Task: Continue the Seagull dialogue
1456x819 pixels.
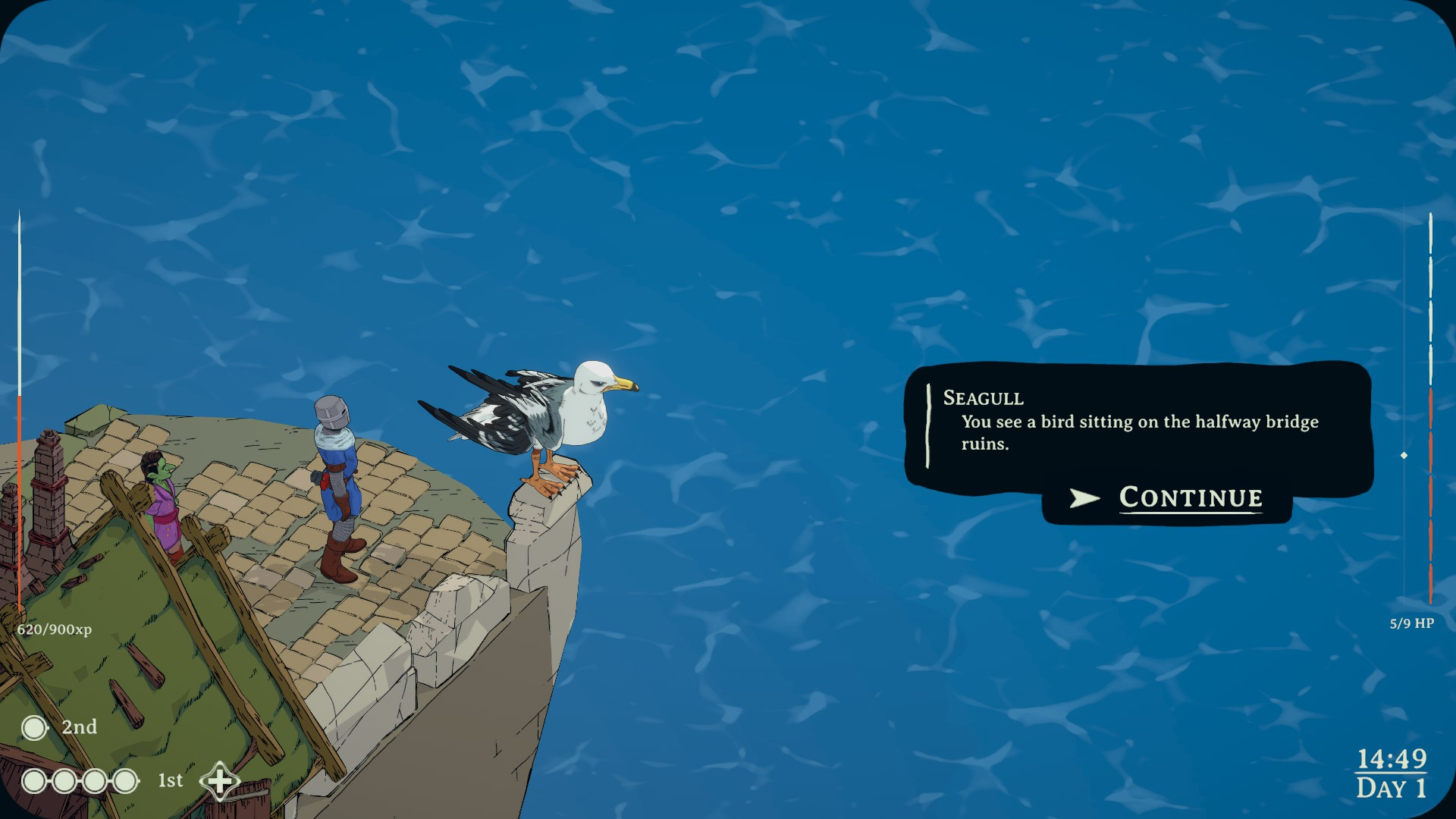Action: click(x=1190, y=498)
